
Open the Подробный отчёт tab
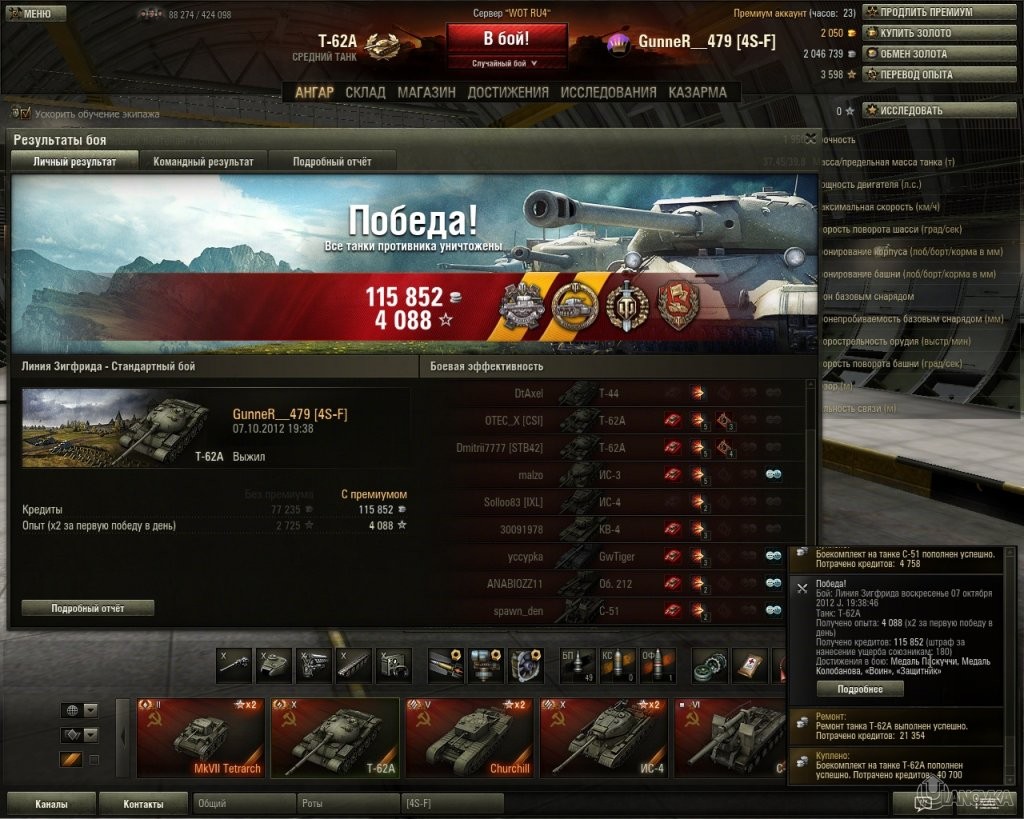pos(332,161)
